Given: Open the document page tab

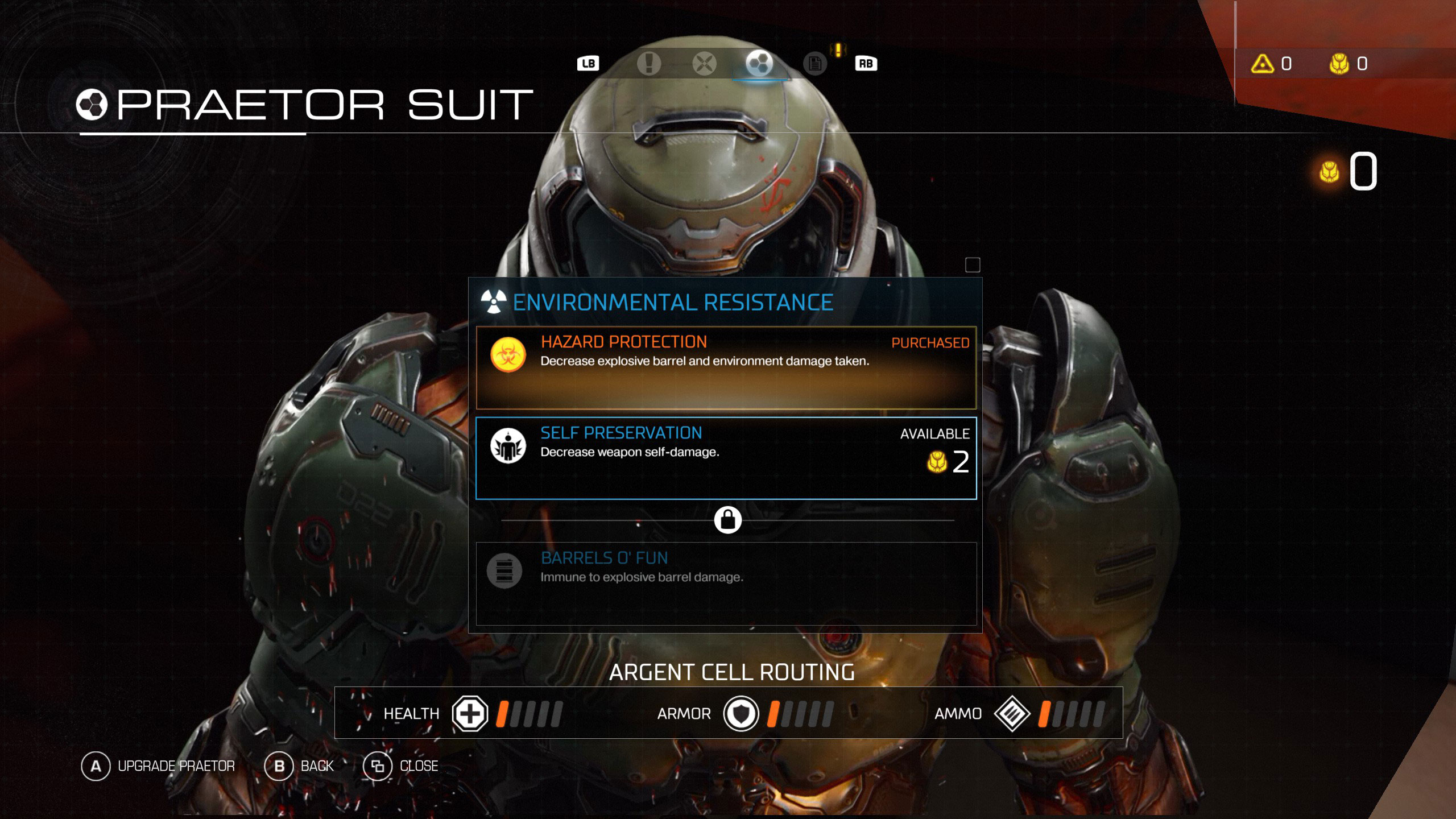Looking at the screenshot, I should click(814, 63).
